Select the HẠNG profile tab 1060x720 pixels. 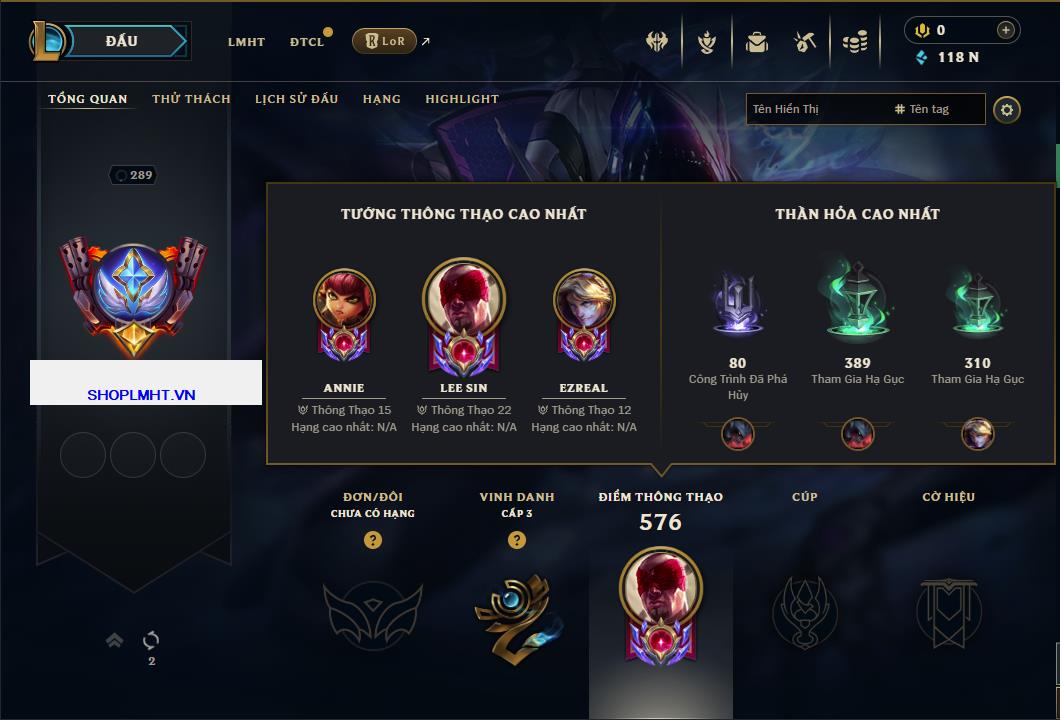tap(381, 99)
